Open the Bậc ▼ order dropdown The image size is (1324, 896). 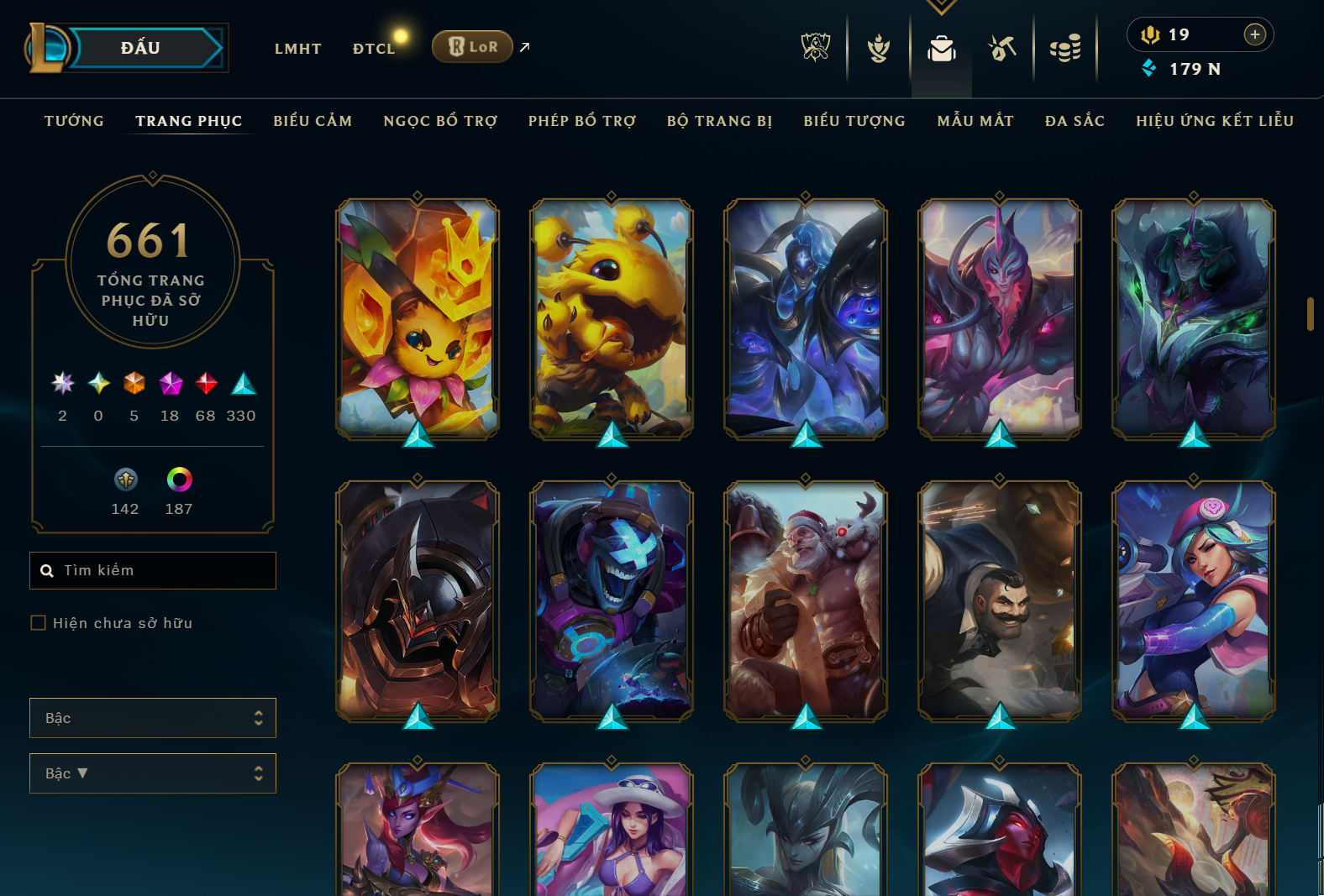[152, 773]
